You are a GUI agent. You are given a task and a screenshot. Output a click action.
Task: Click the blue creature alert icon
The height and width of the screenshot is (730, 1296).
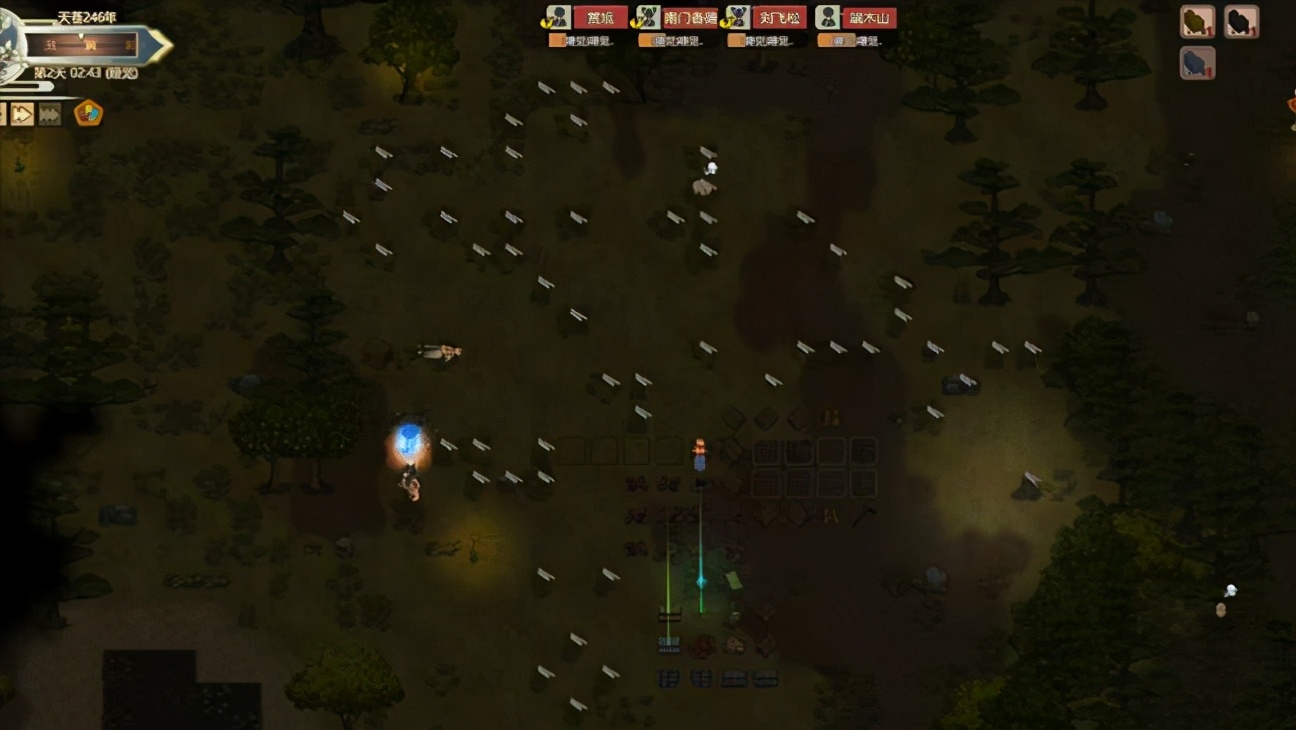pyautogui.click(x=1197, y=63)
